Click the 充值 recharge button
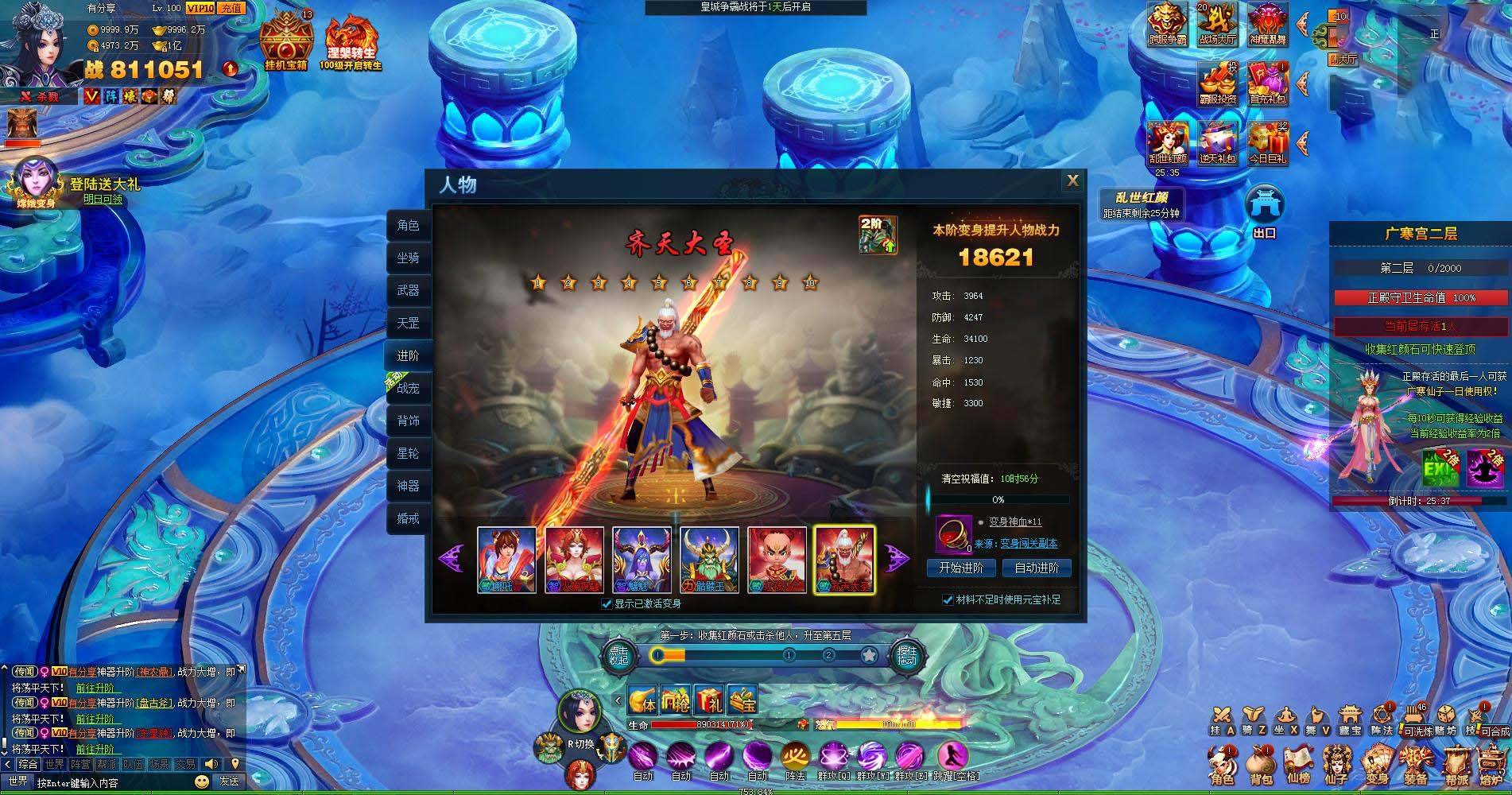 (x=231, y=8)
